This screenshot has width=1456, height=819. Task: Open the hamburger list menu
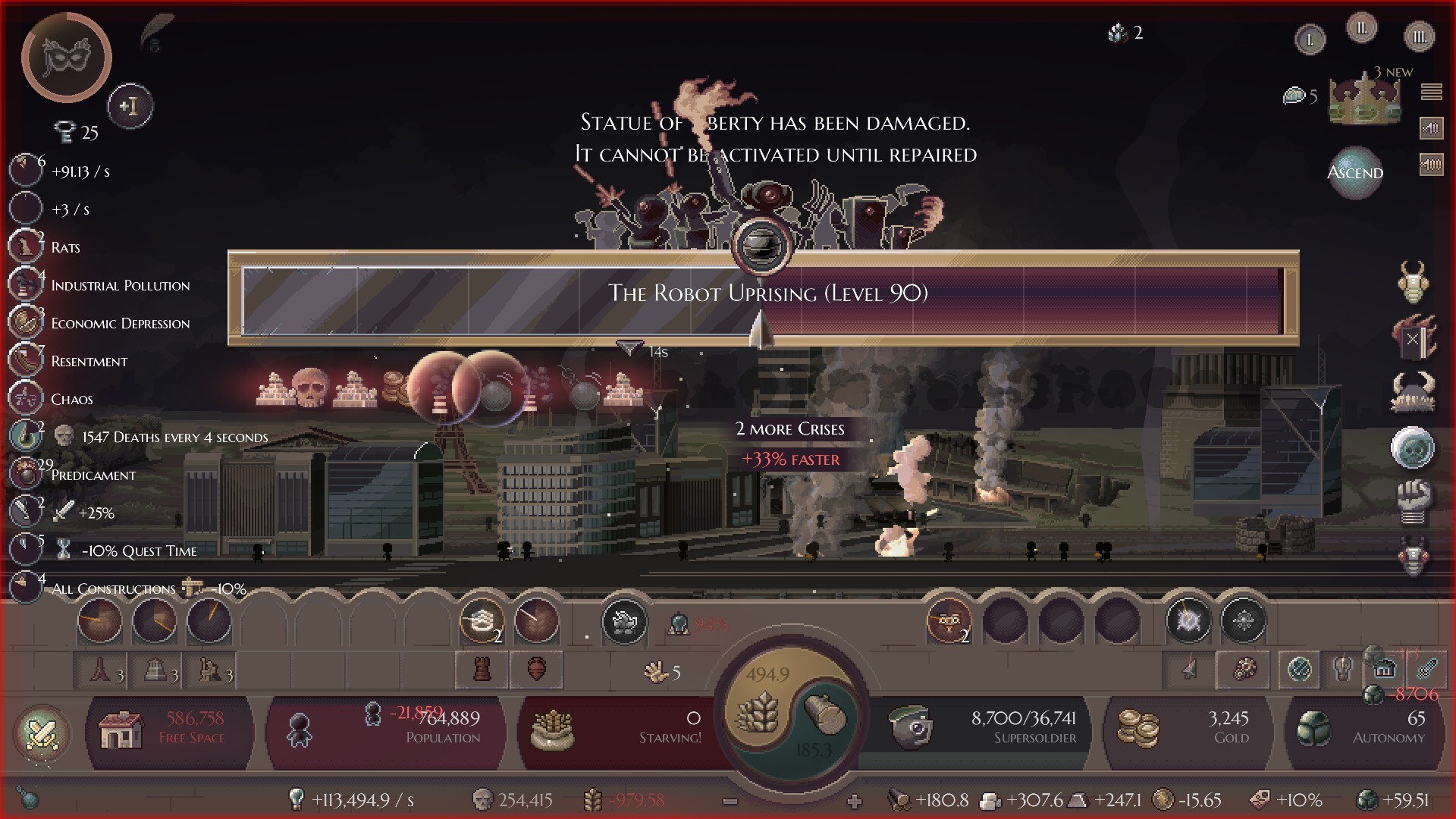click(1431, 92)
